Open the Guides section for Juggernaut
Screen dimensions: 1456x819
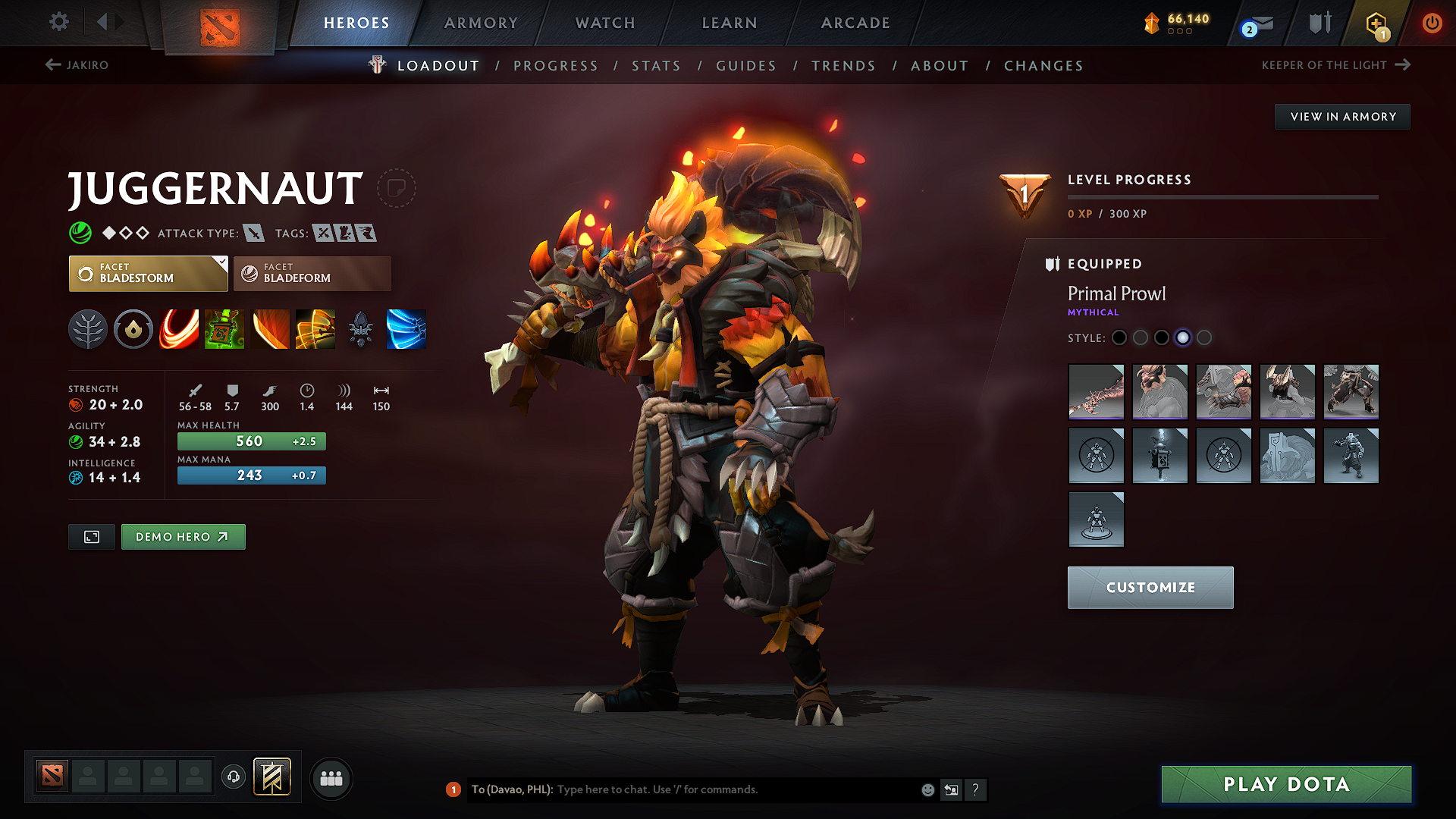click(745, 65)
